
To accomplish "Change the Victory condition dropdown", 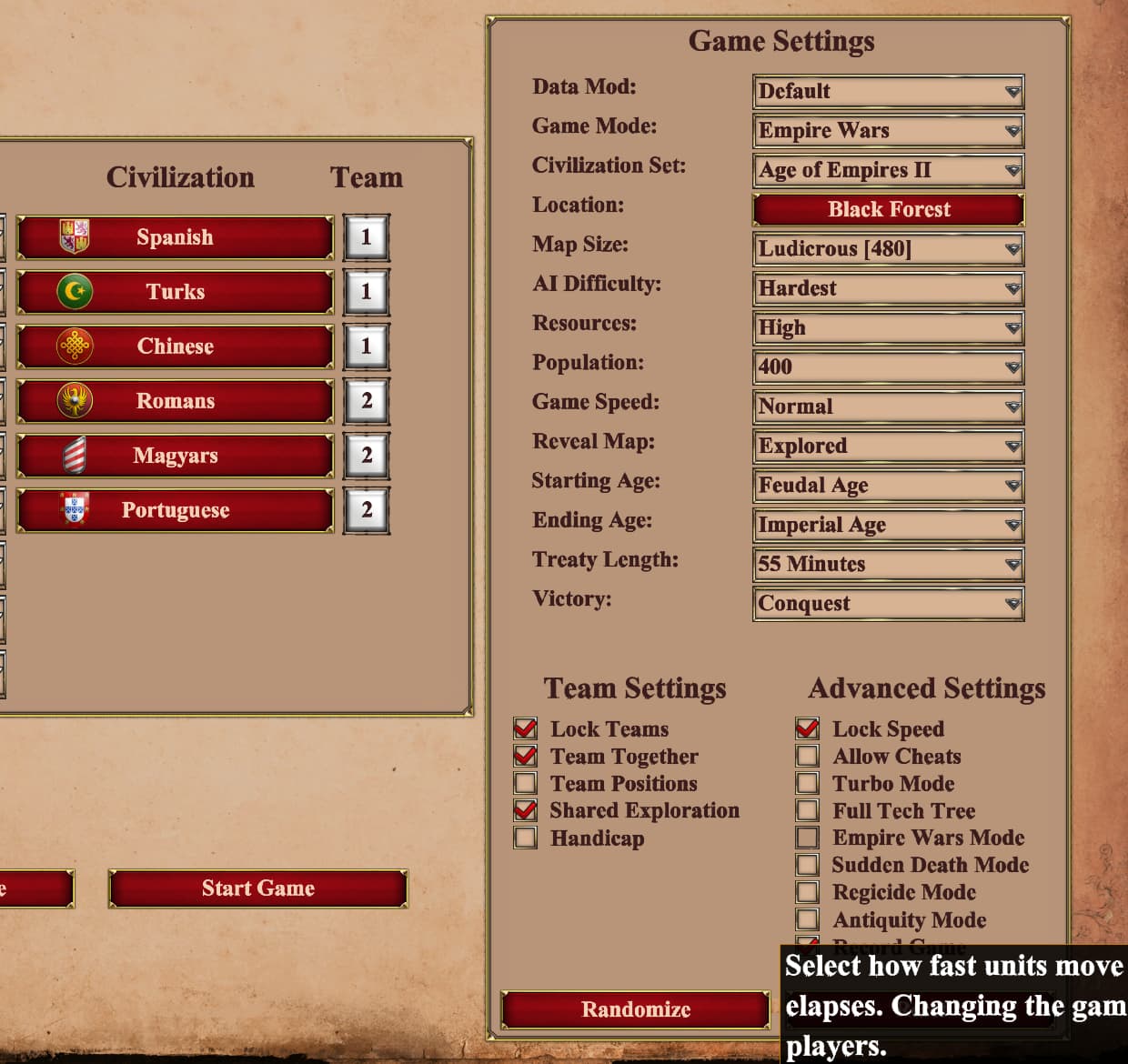I will tap(888, 604).
